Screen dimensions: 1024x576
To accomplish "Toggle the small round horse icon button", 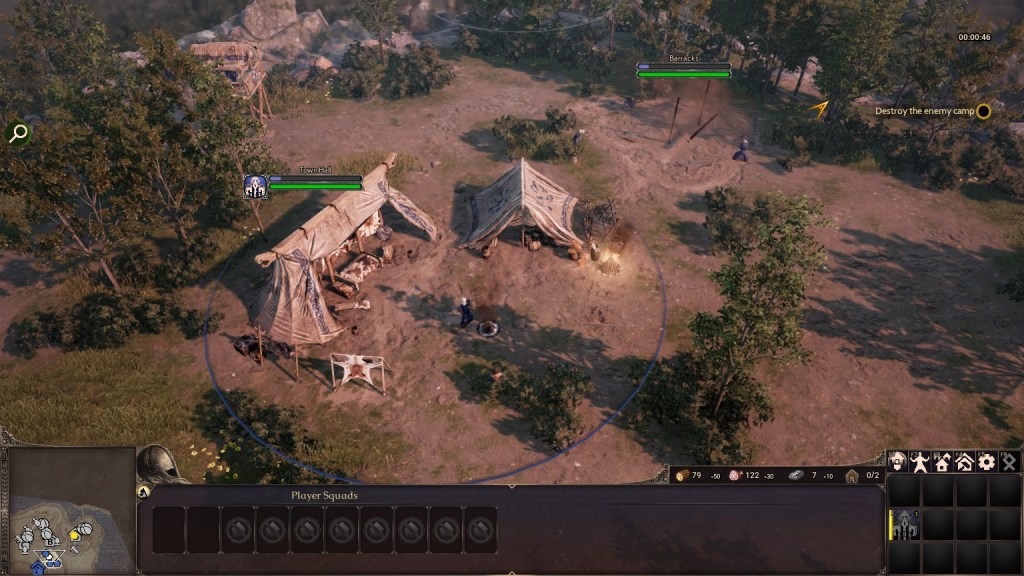I will [x=143, y=492].
